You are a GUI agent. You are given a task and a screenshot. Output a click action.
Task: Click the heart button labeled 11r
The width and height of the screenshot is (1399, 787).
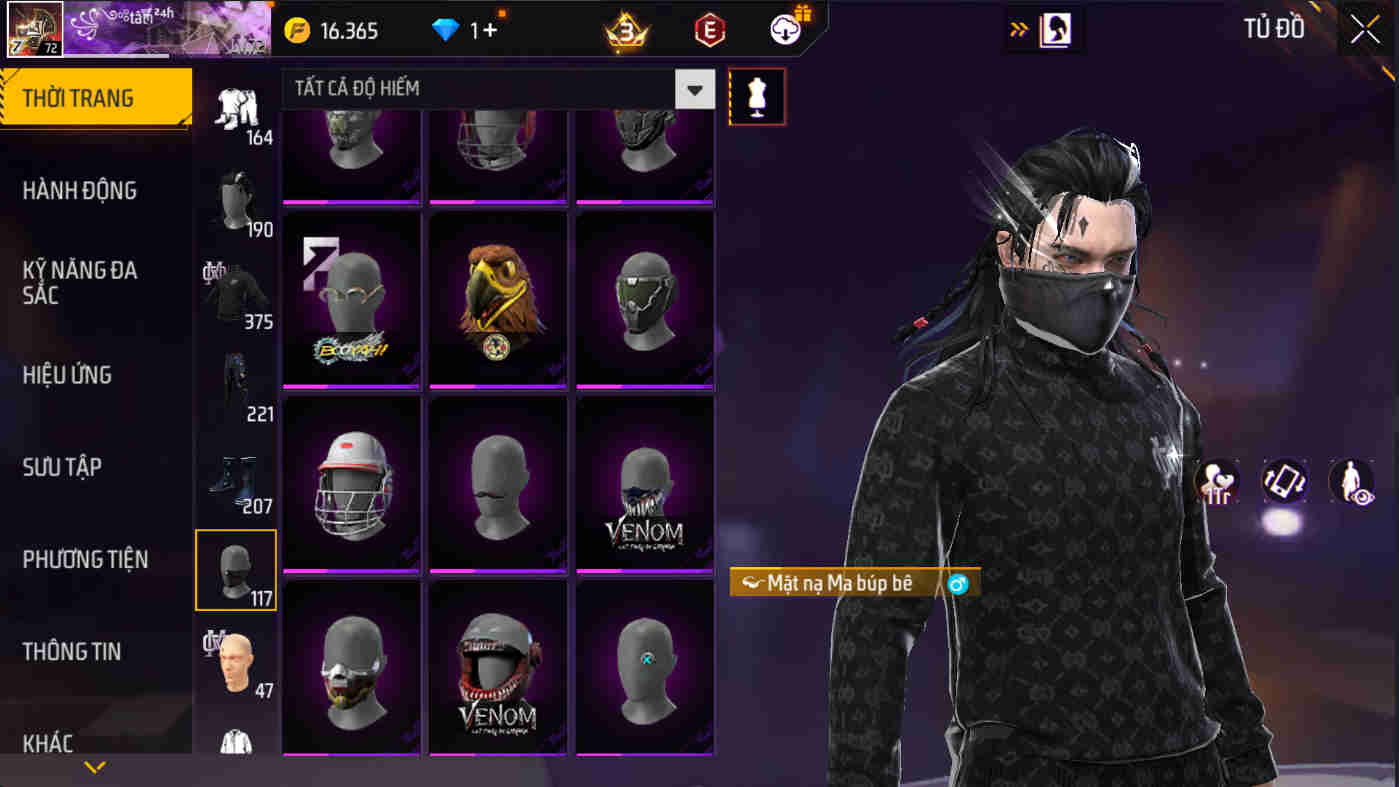click(1217, 483)
